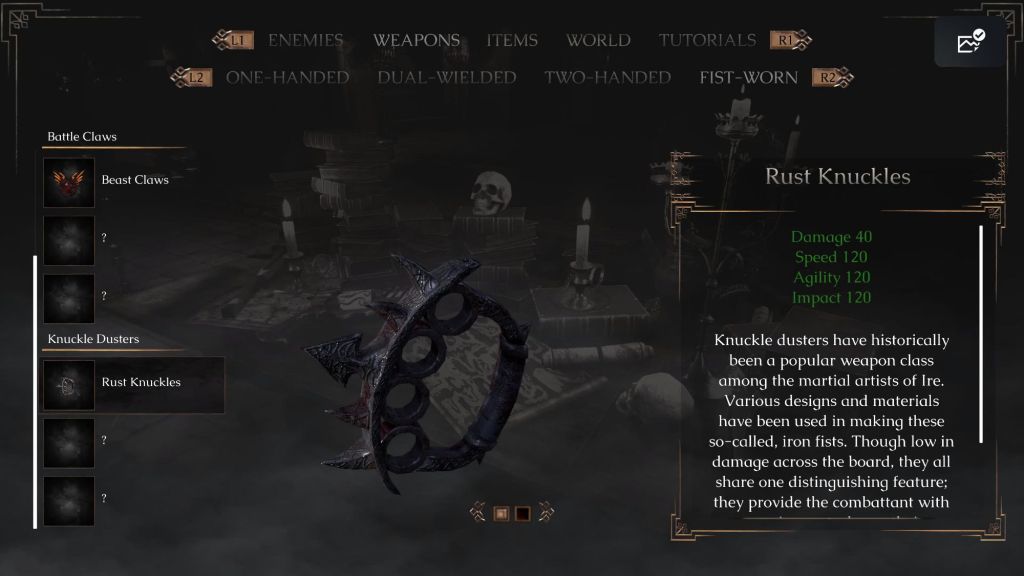This screenshot has width=1024, height=576.
Task: Choose the Fist-Worn weapon category
Action: (x=749, y=77)
